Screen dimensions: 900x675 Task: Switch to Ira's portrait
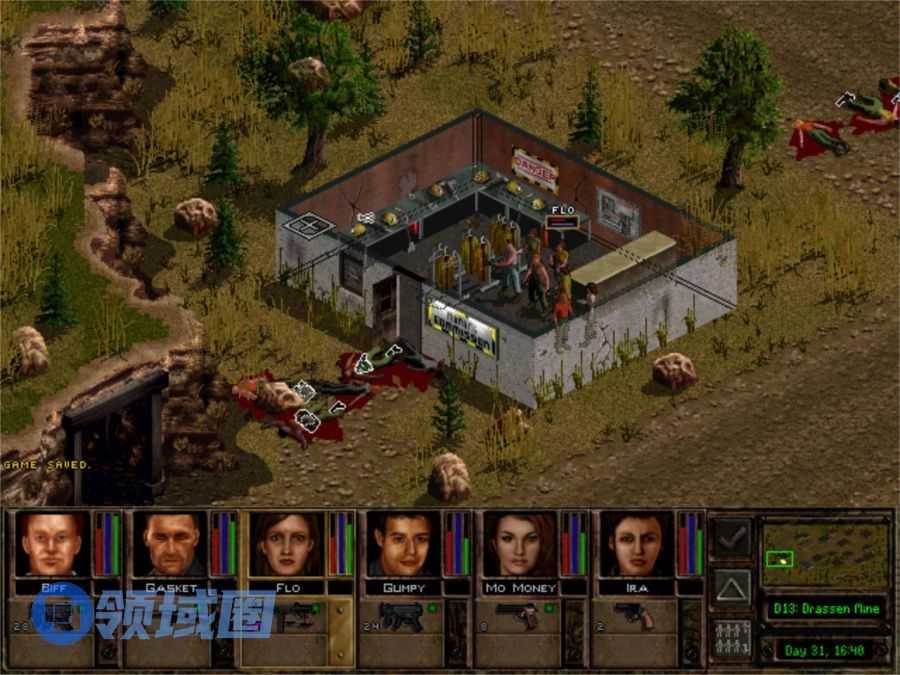click(637, 544)
